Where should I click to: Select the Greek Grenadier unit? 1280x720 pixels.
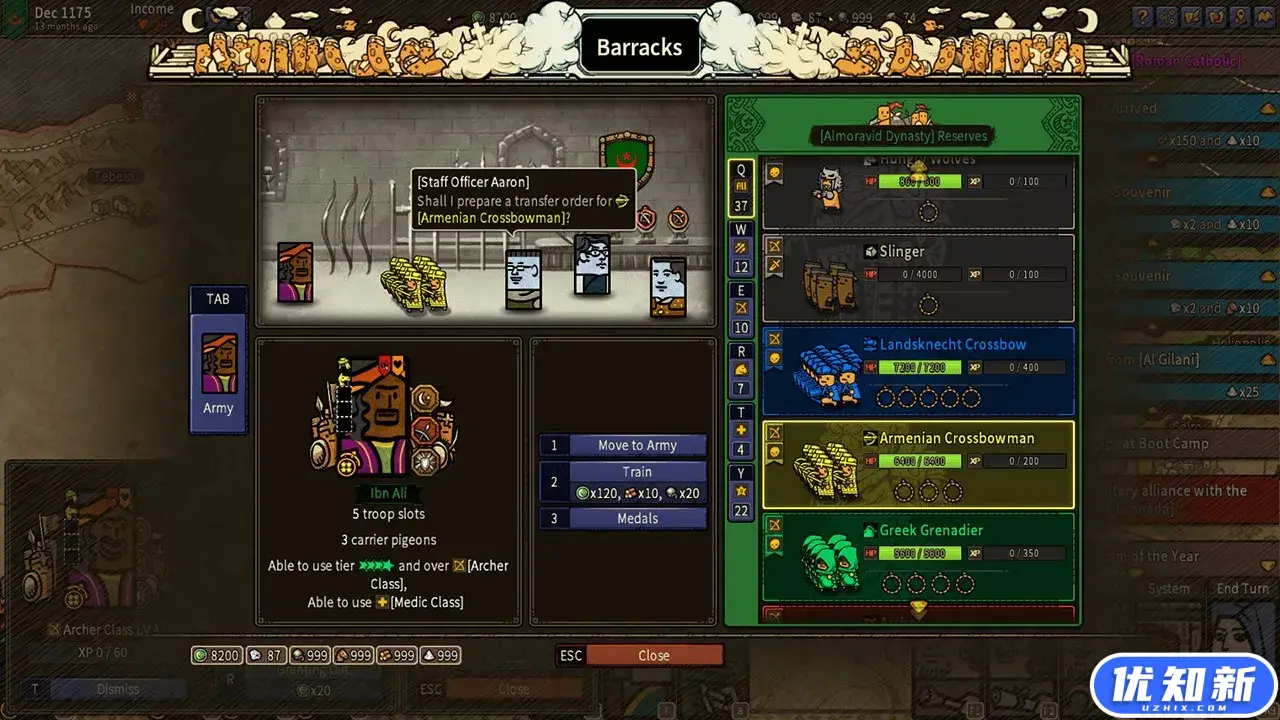click(x=918, y=557)
